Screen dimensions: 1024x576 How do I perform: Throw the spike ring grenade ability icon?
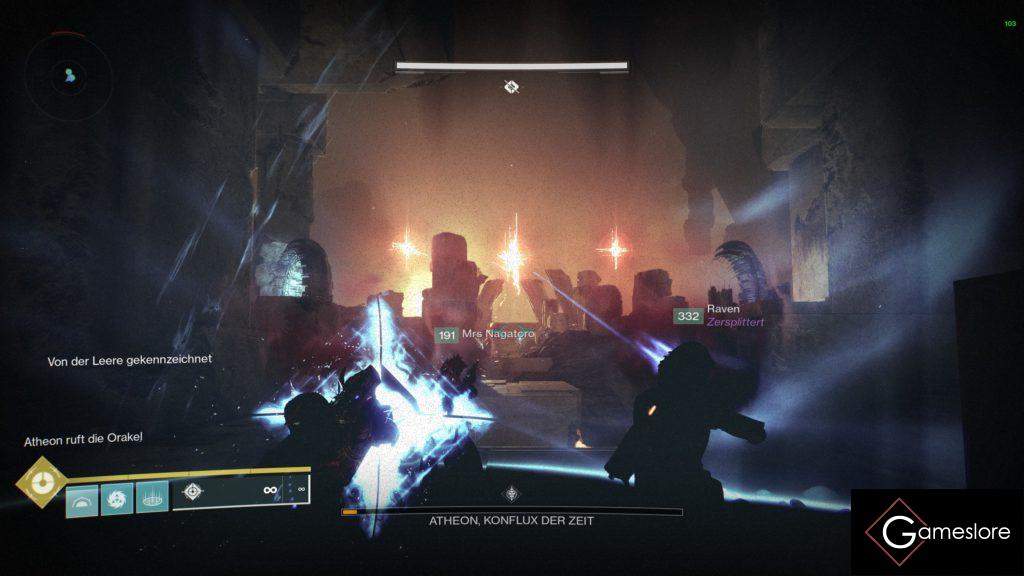151,496
